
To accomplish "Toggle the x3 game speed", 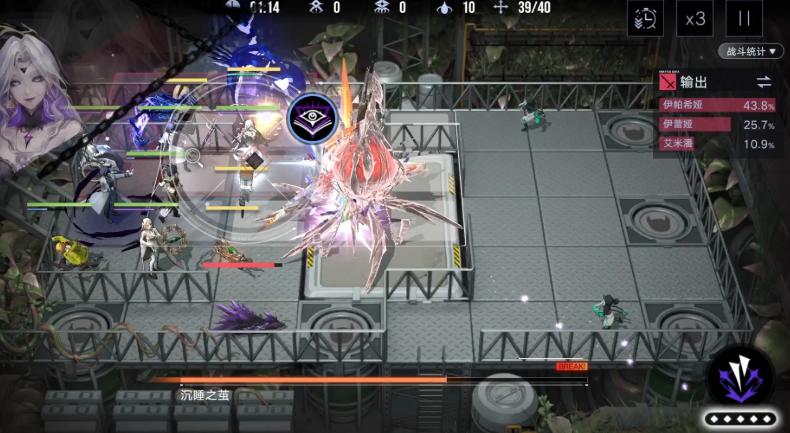I will (695, 18).
